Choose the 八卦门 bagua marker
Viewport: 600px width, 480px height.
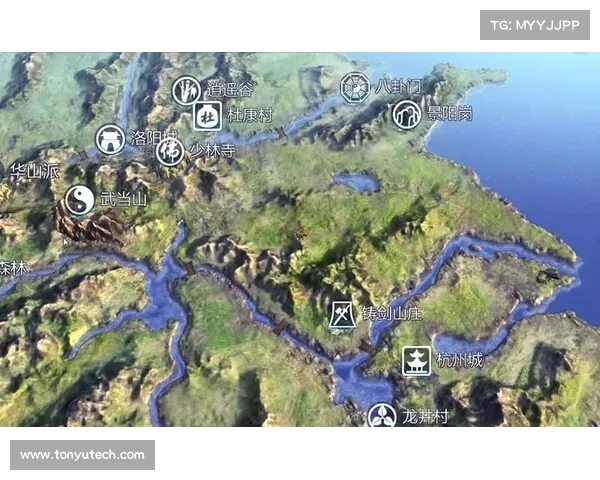coord(355,87)
